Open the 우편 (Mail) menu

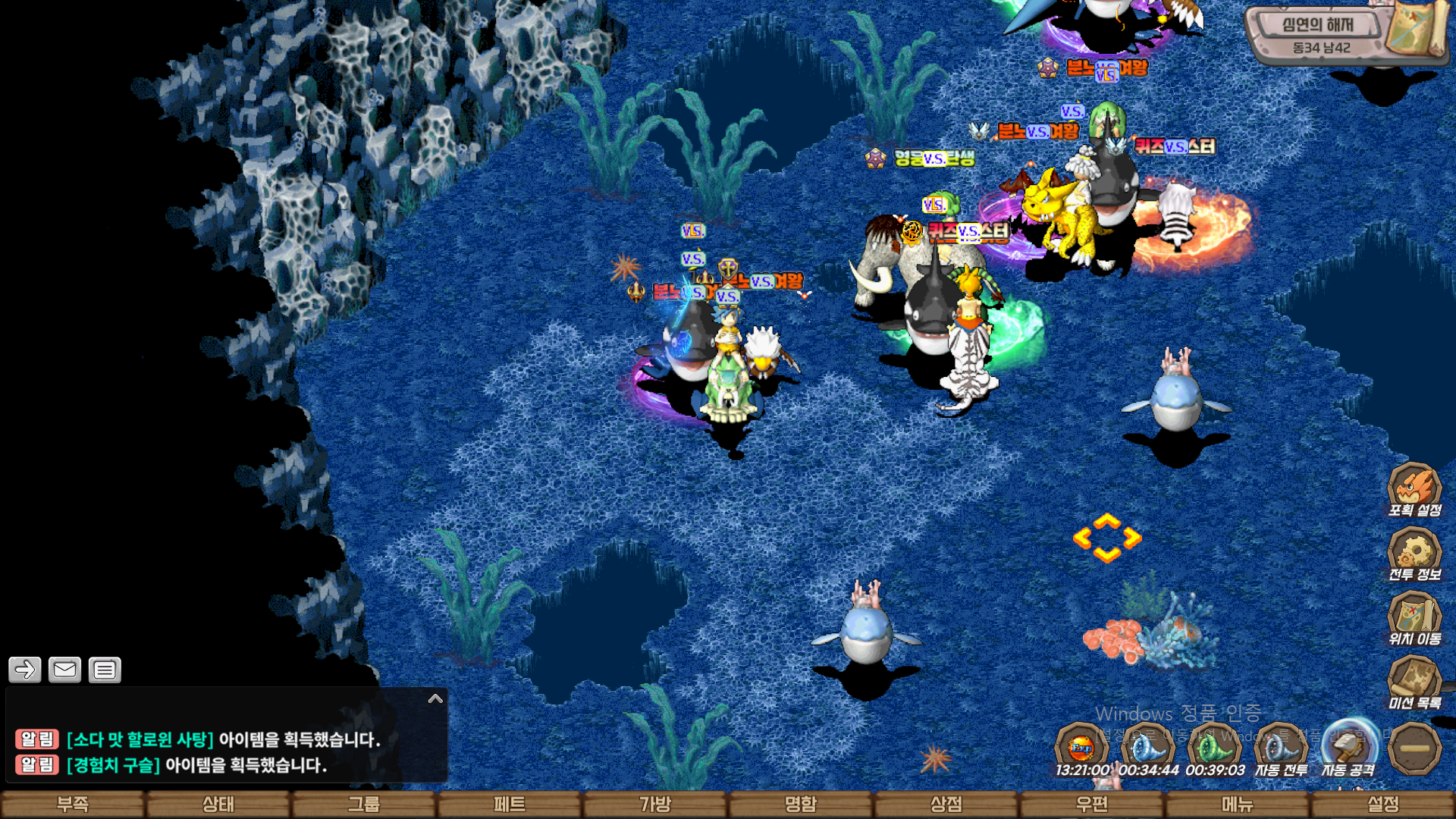[1092, 804]
